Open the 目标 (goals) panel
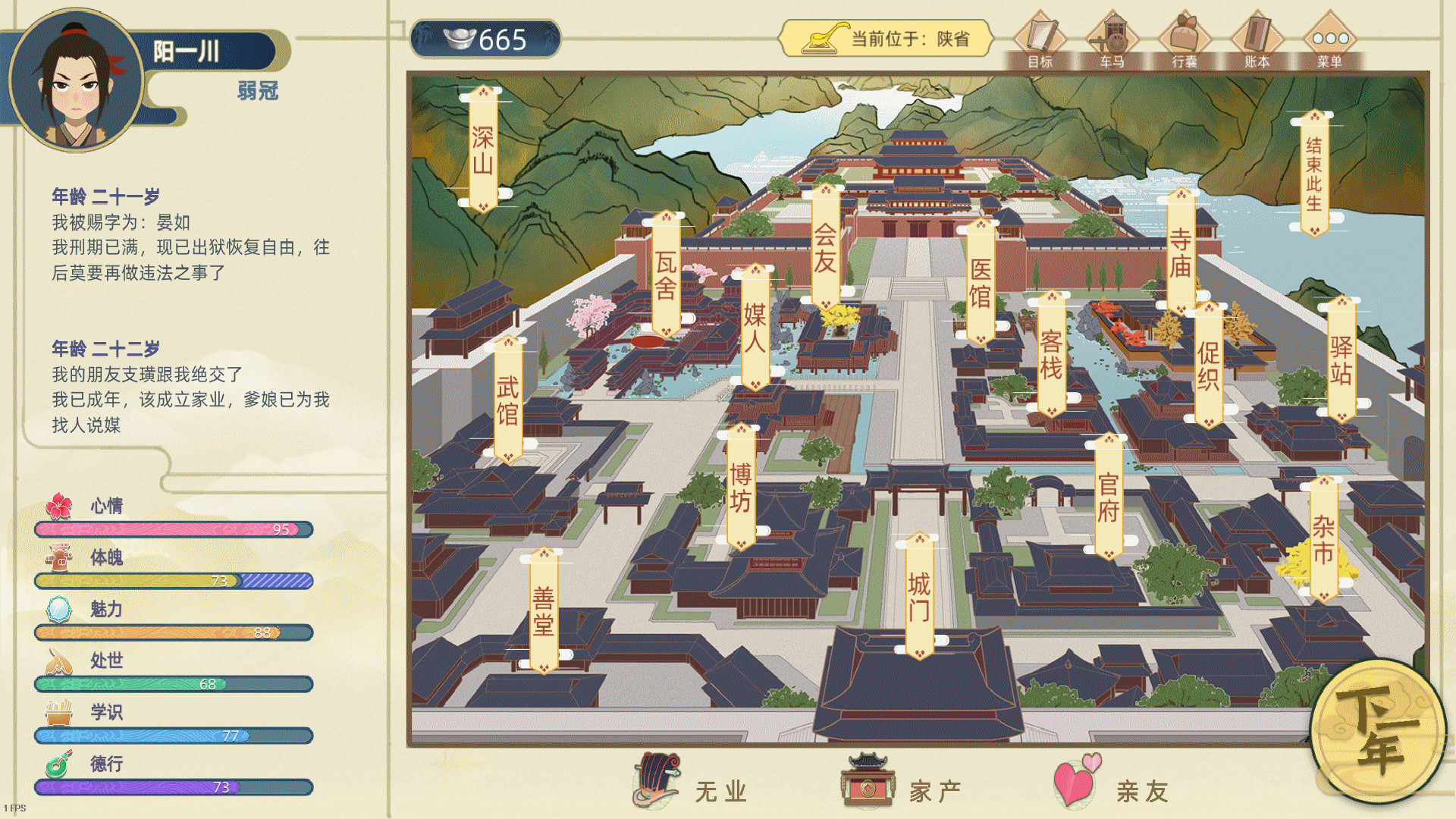This screenshot has width=1456, height=819. pos(1044,38)
